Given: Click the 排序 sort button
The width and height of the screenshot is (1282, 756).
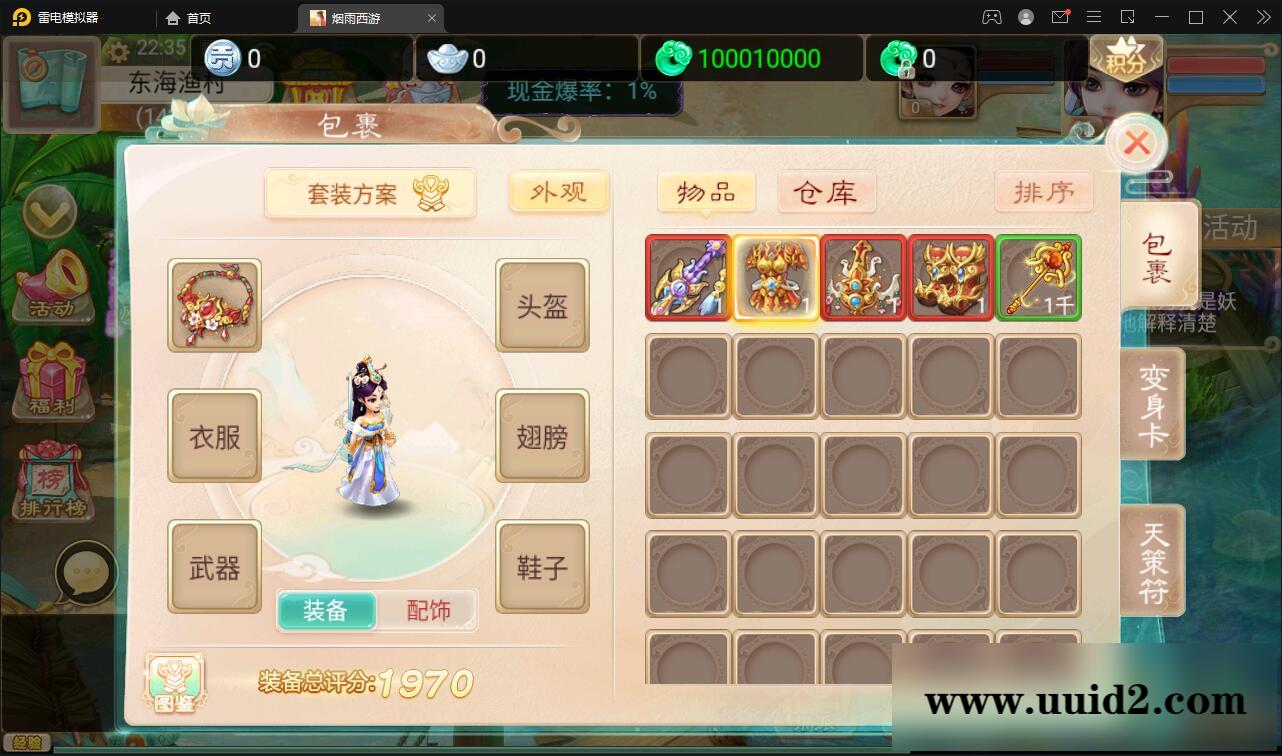Looking at the screenshot, I should coord(1043,191).
